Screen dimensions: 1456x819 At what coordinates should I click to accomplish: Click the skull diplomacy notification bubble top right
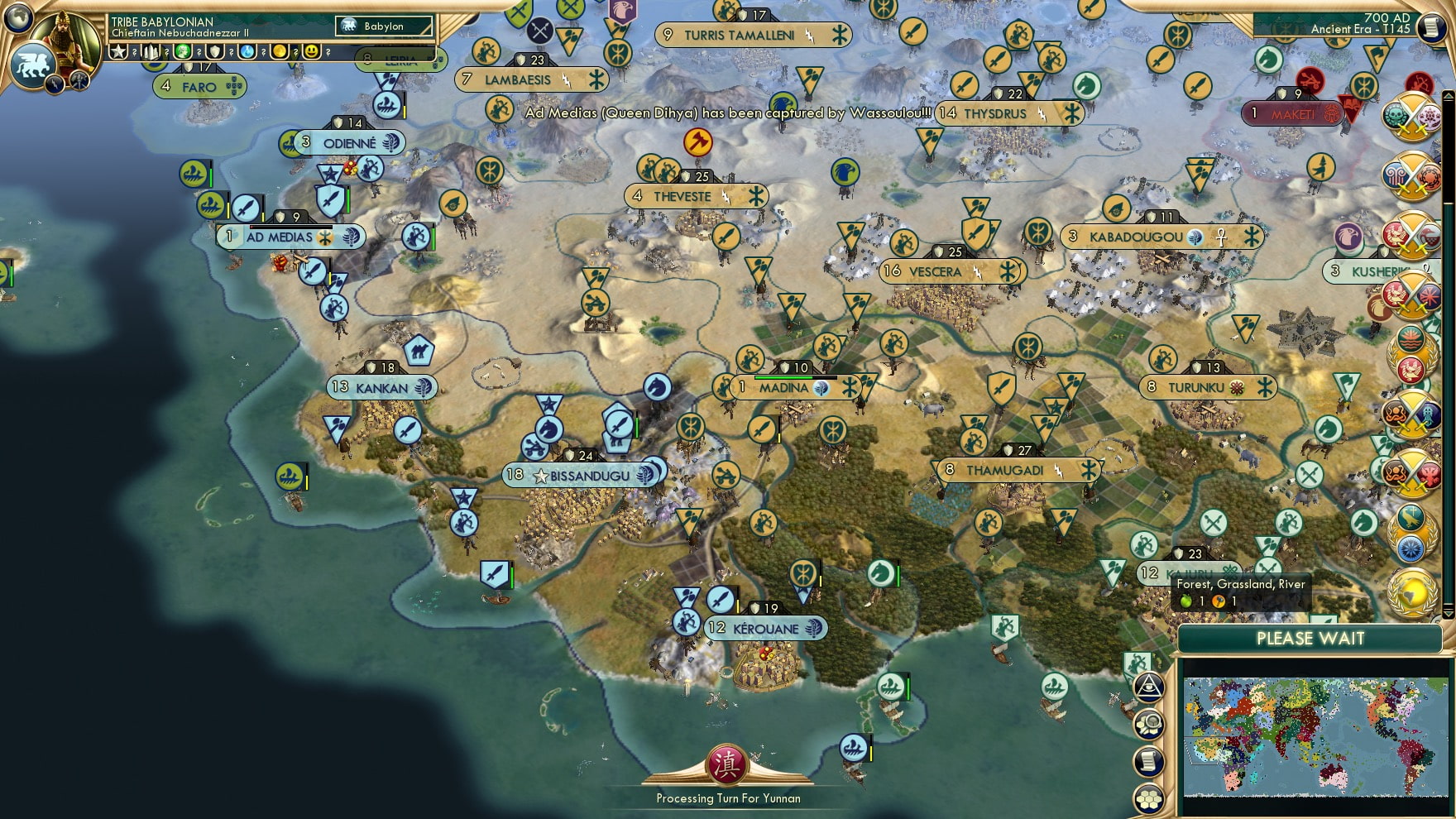coord(1395,116)
